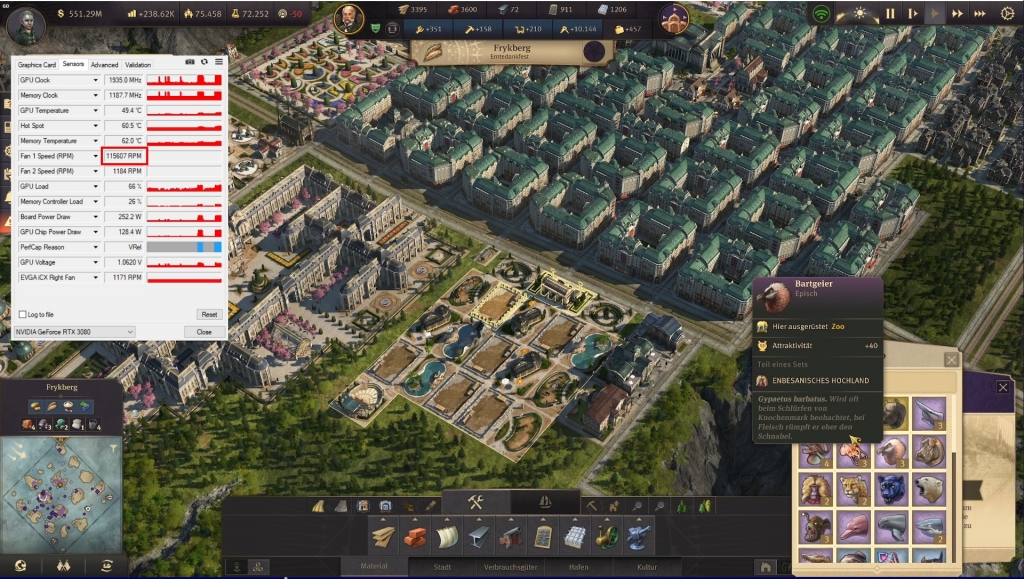Open the ship construction menu tab
Image resolution: width=1024 pixels, height=579 pixels.
click(545, 502)
